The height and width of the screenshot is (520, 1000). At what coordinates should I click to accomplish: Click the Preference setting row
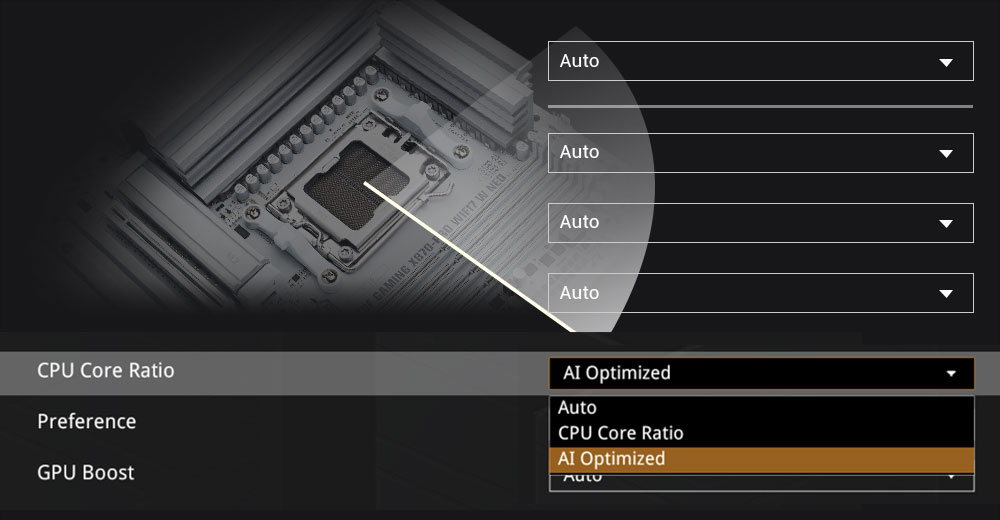tap(87, 422)
